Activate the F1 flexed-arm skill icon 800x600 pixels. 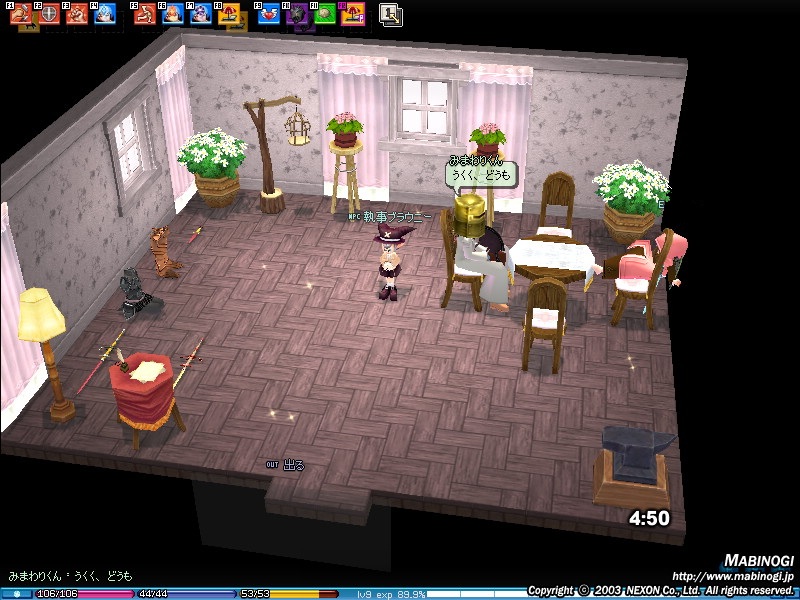click(x=22, y=14)
